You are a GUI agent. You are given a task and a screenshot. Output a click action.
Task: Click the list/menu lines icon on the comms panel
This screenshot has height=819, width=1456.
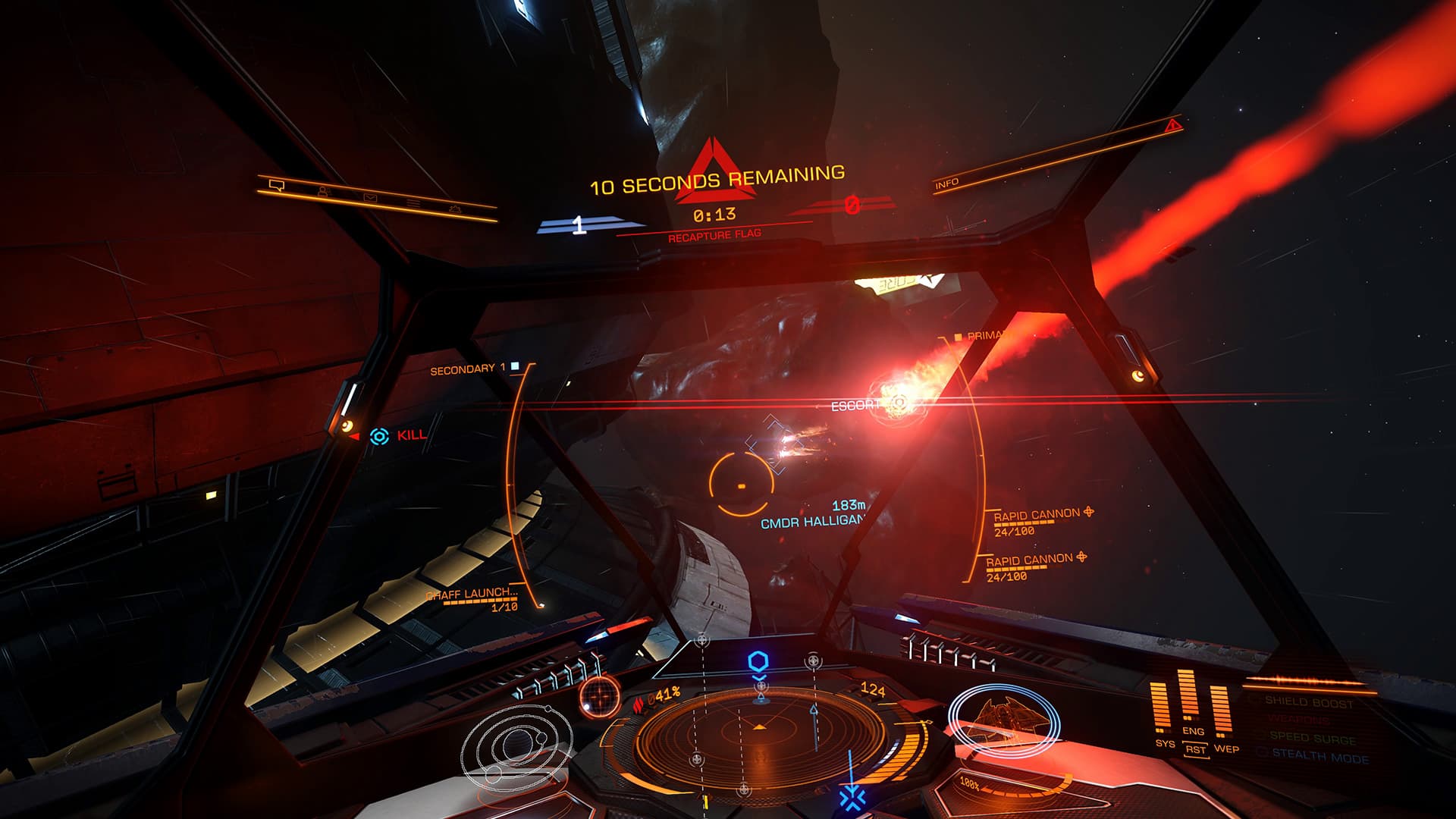click(x=413, y=202)
